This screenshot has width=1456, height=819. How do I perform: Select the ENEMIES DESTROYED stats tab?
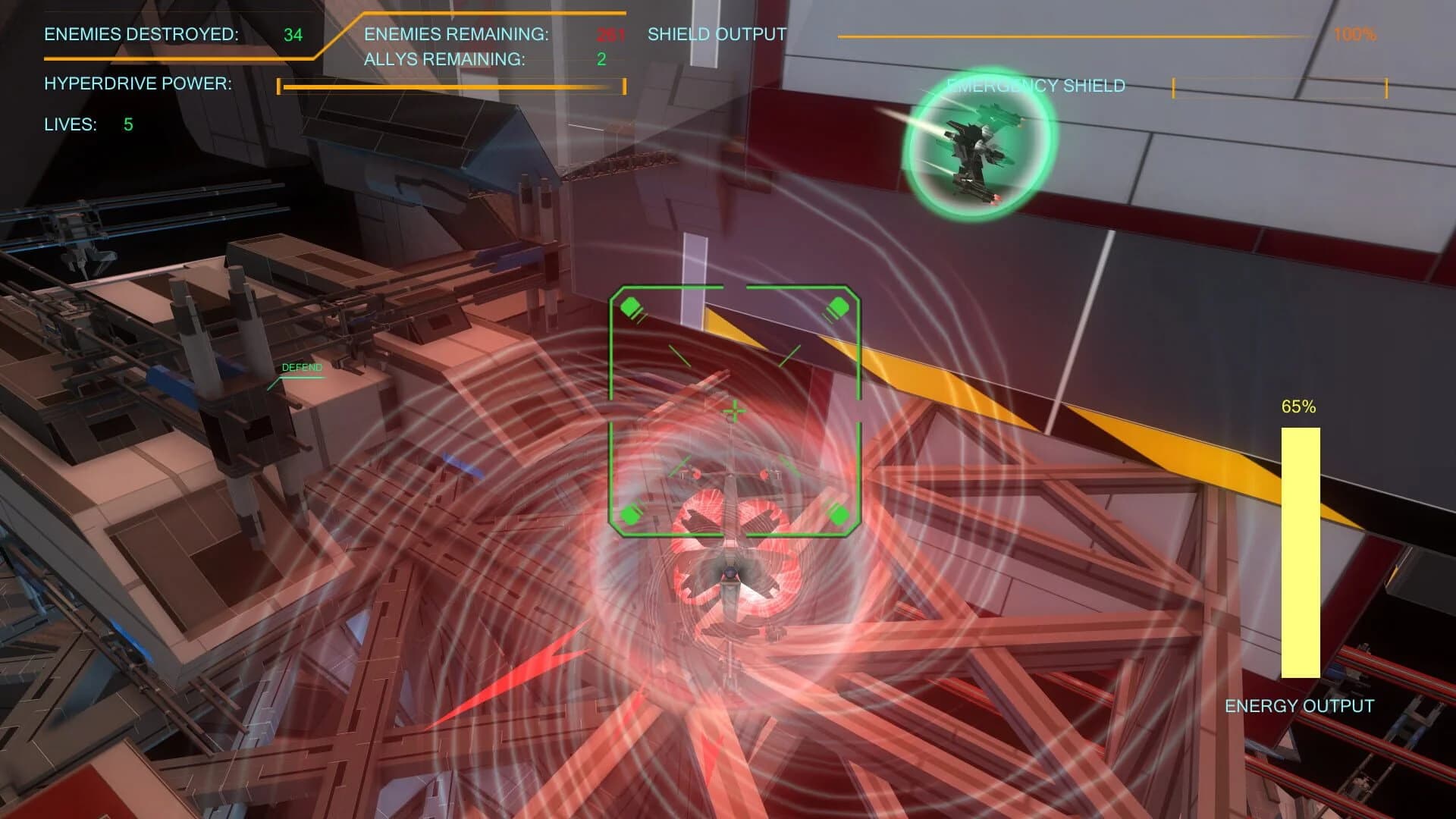140,34
